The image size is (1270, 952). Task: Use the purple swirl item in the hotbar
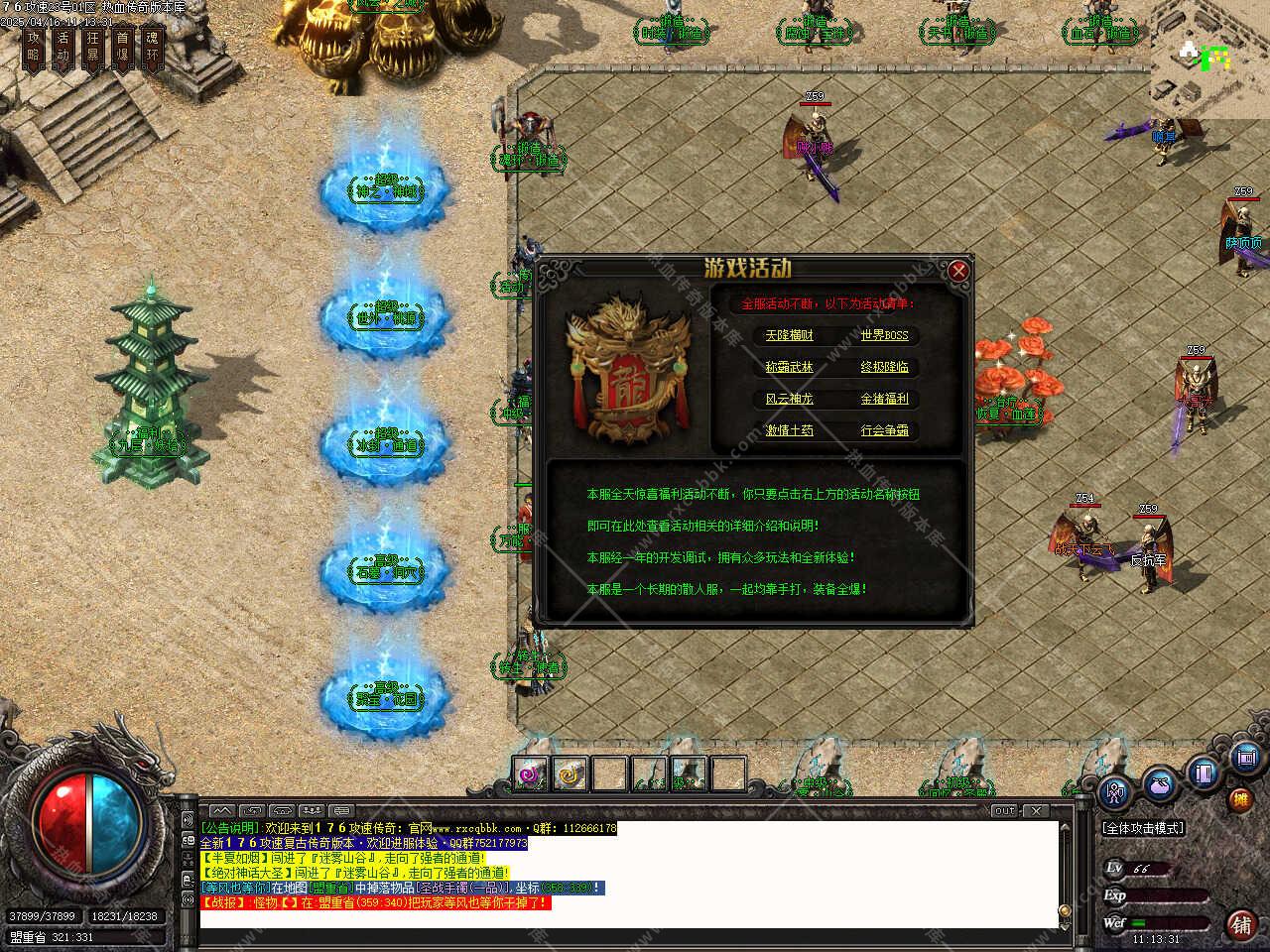[x=530, y=773]
